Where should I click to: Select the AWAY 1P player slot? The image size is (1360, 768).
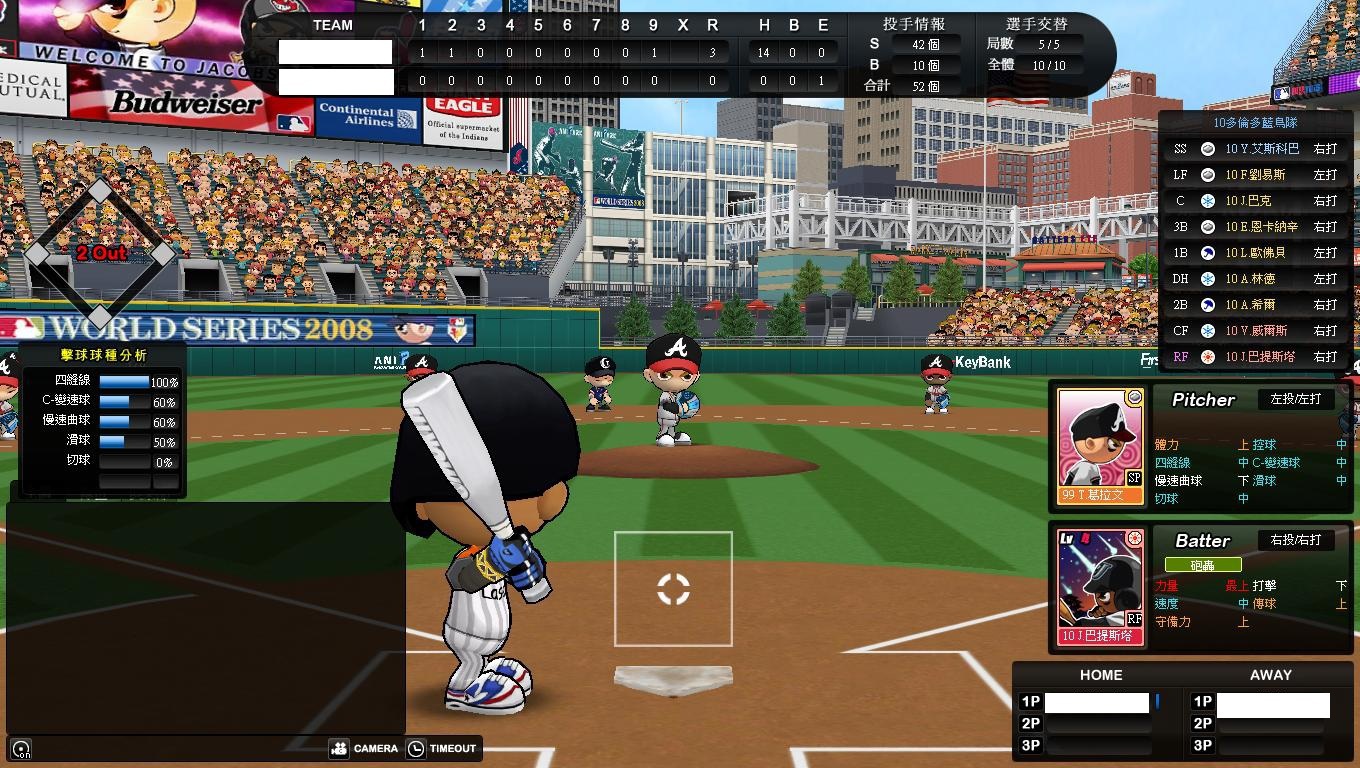(1272, 705)
